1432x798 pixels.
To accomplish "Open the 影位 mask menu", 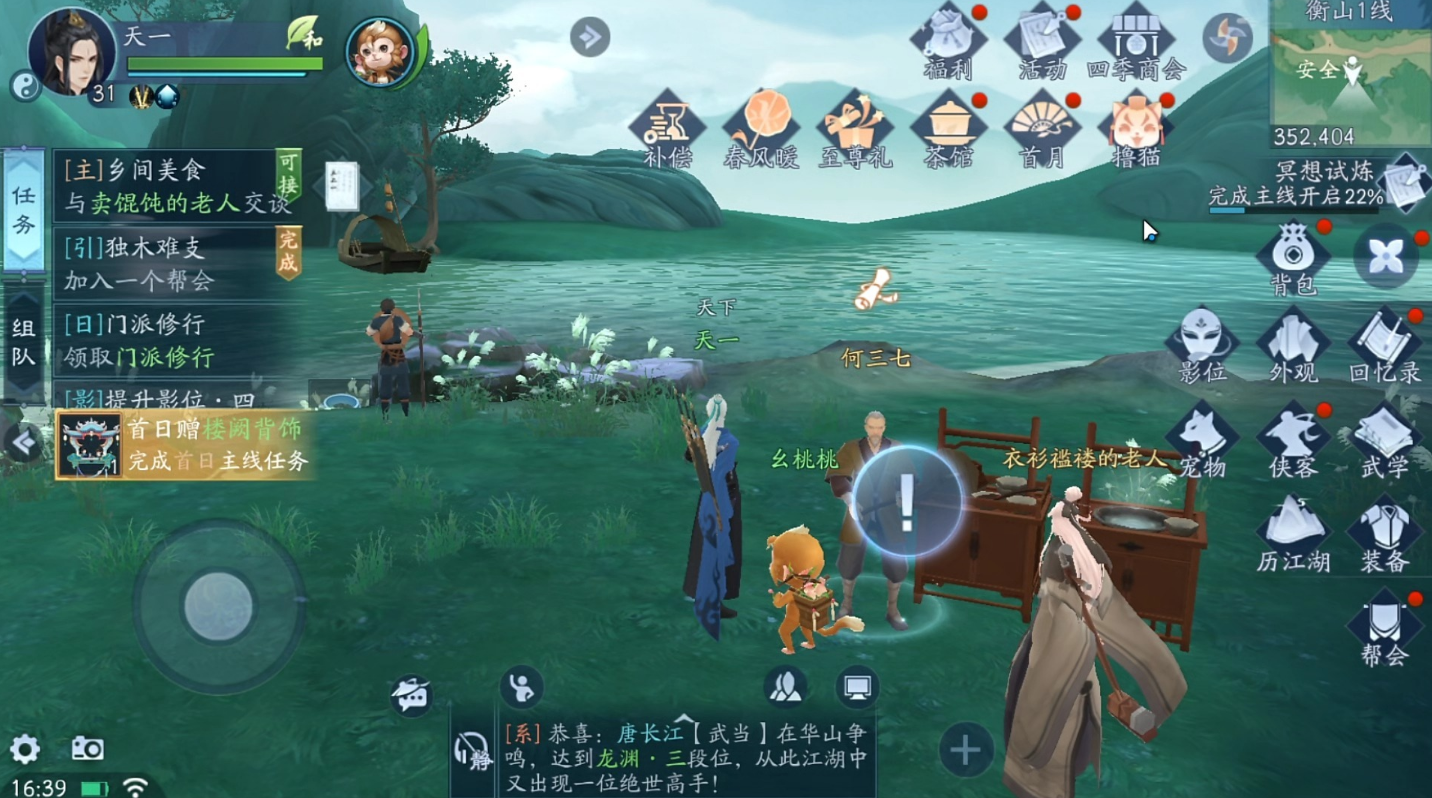I will (1201, 343).
